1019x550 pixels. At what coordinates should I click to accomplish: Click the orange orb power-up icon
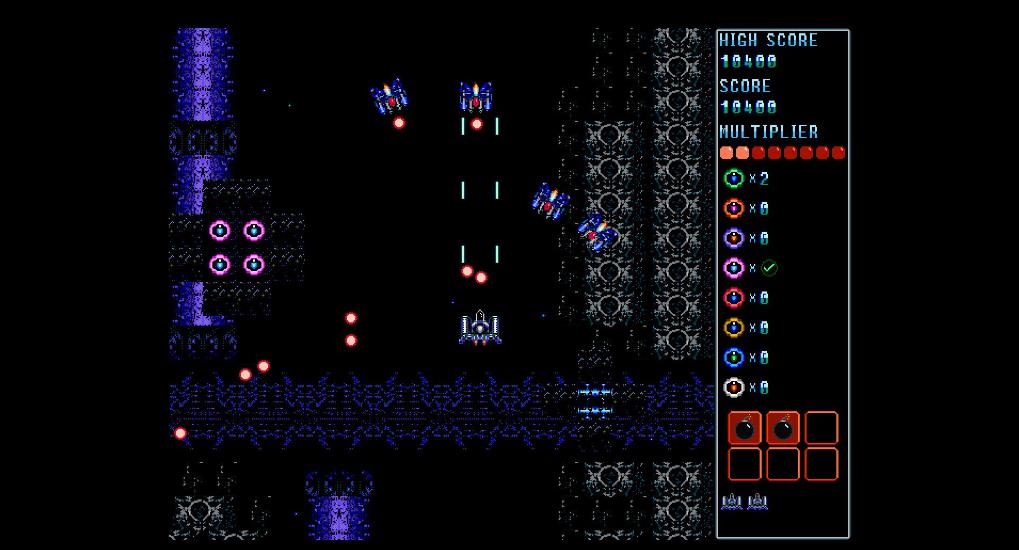pos(734,209)
